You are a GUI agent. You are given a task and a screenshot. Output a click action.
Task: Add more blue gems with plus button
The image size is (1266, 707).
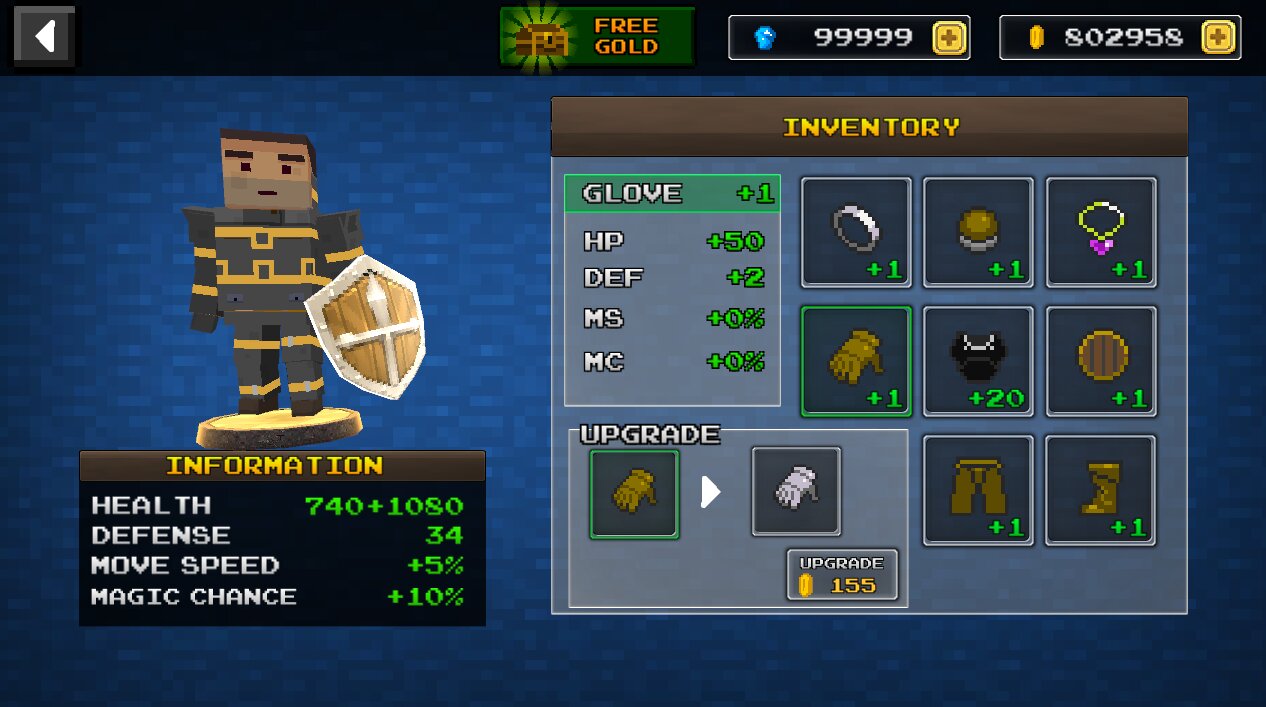949,38
